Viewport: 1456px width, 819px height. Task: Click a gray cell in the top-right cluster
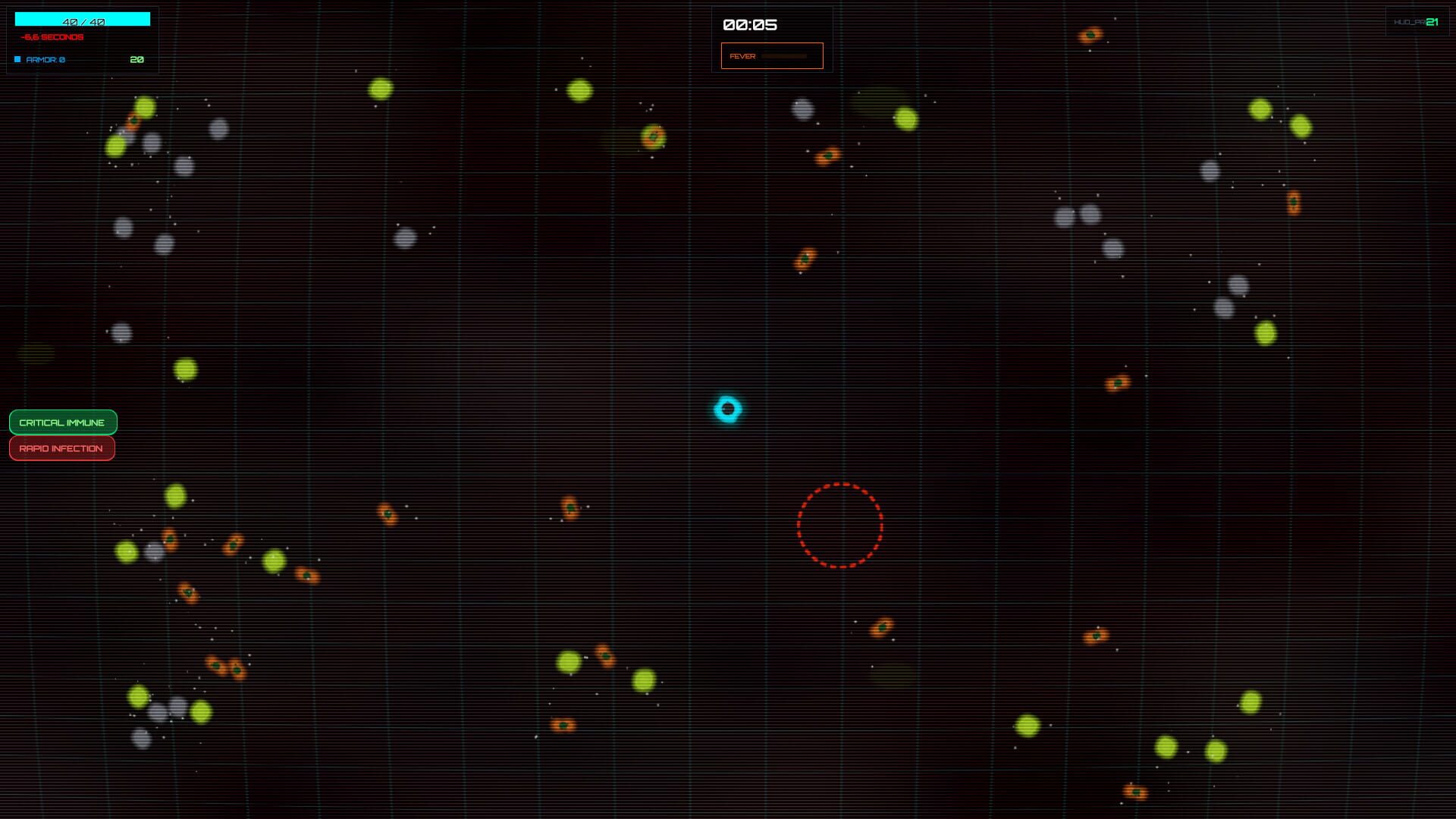pos(1209,168)
